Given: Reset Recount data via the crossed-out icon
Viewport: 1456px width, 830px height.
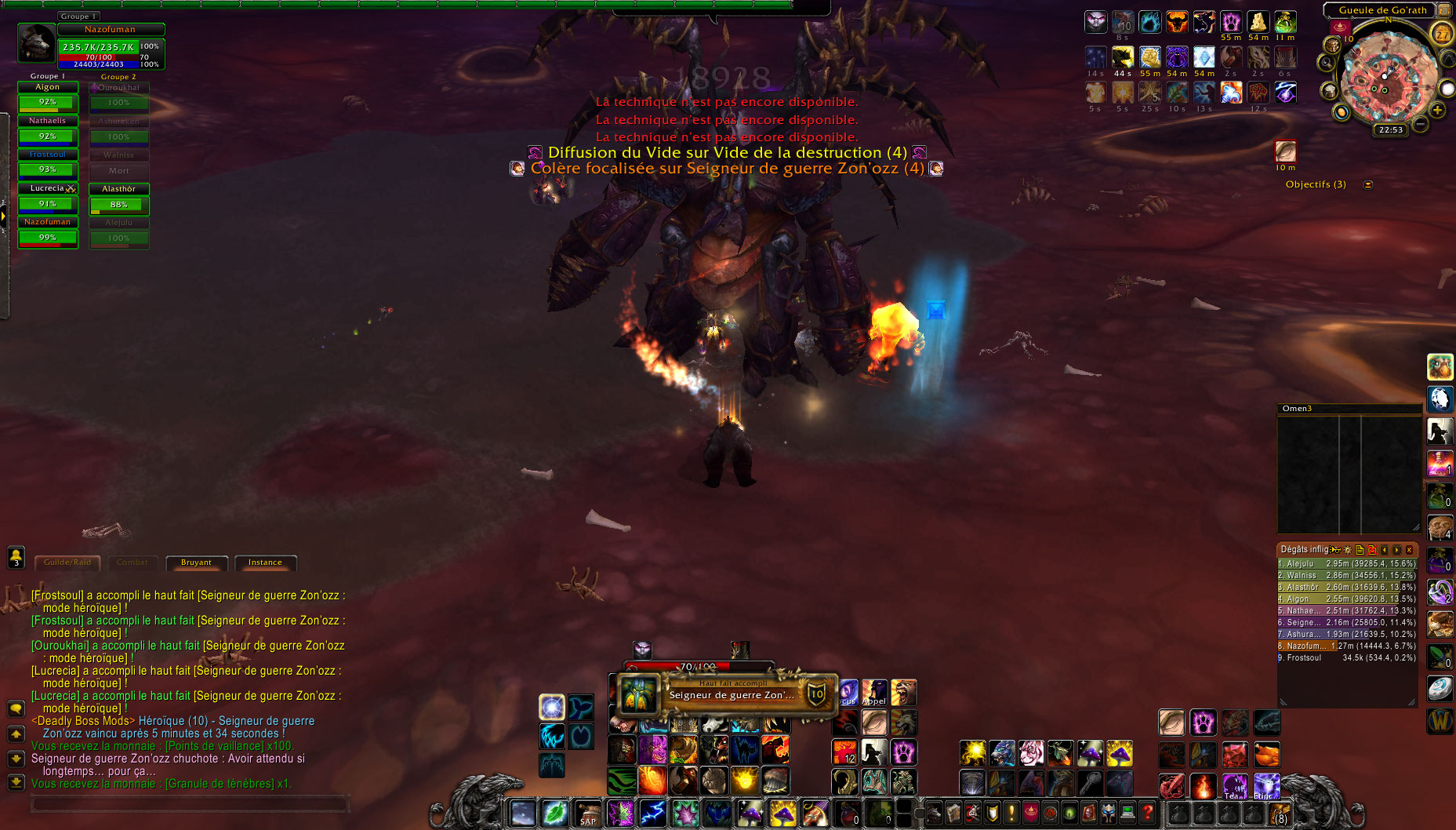Looking at the screenshot, I should 1372,552.
